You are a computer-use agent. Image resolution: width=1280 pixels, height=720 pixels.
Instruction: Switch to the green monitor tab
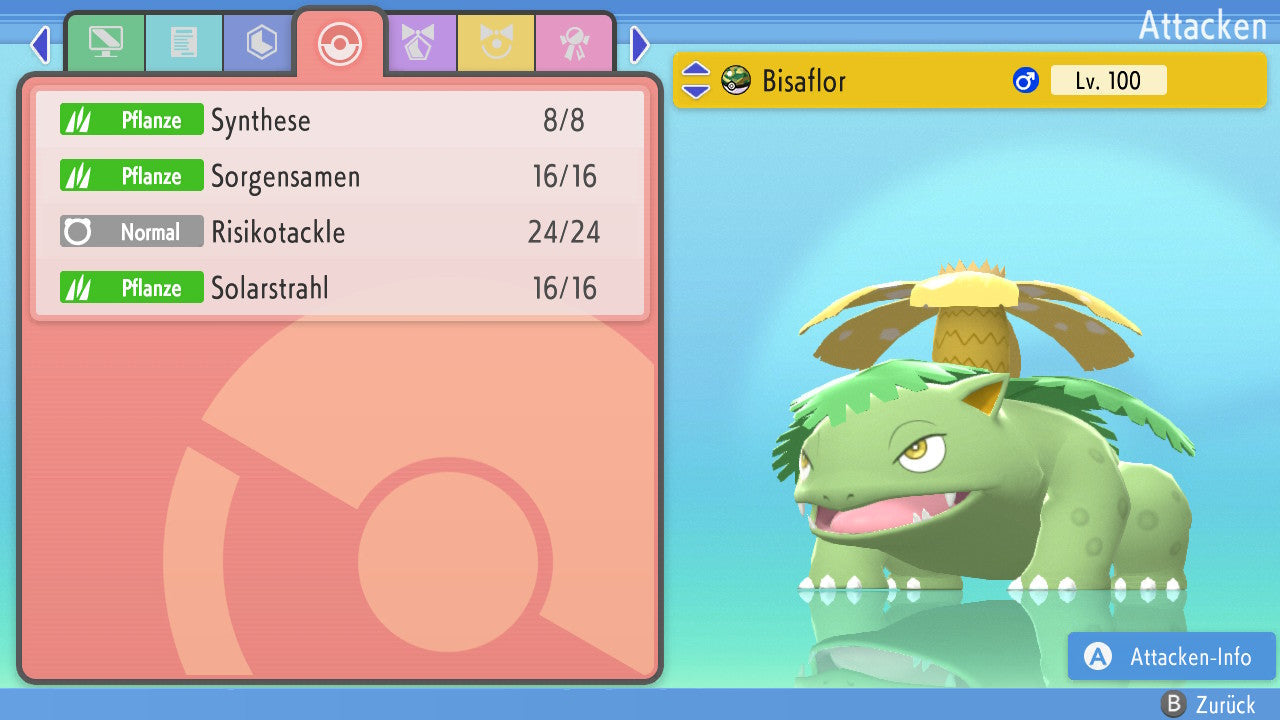(105, 43)
